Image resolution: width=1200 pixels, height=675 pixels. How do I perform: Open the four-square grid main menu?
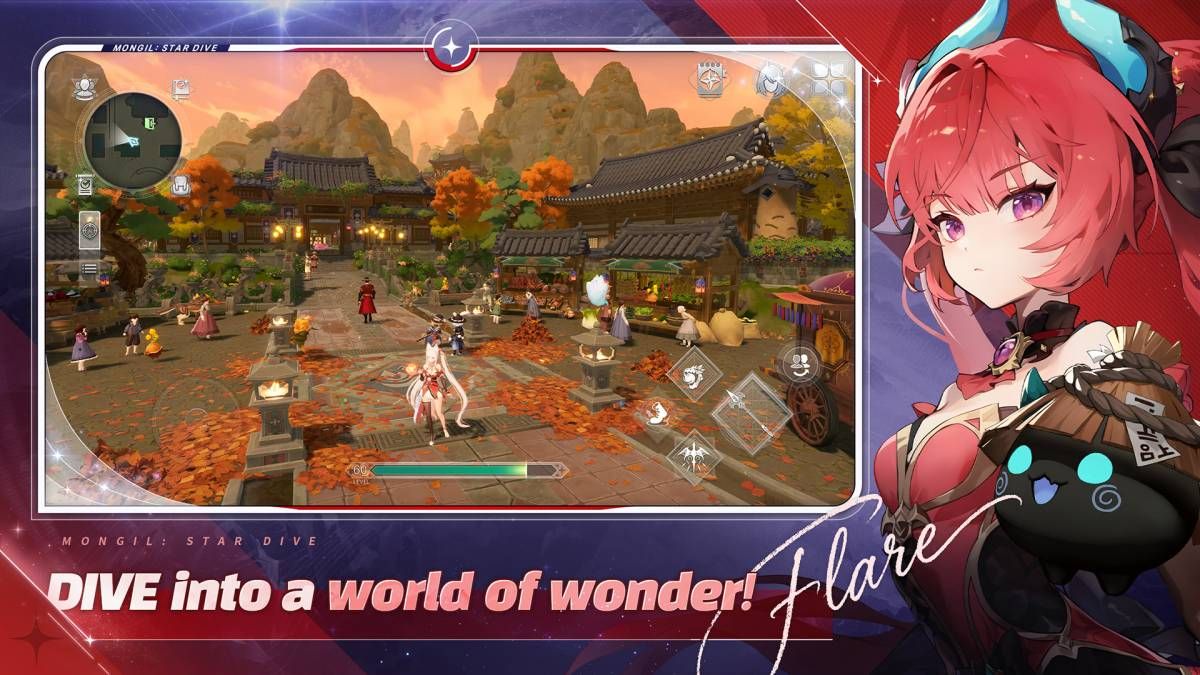click(828, 78)
